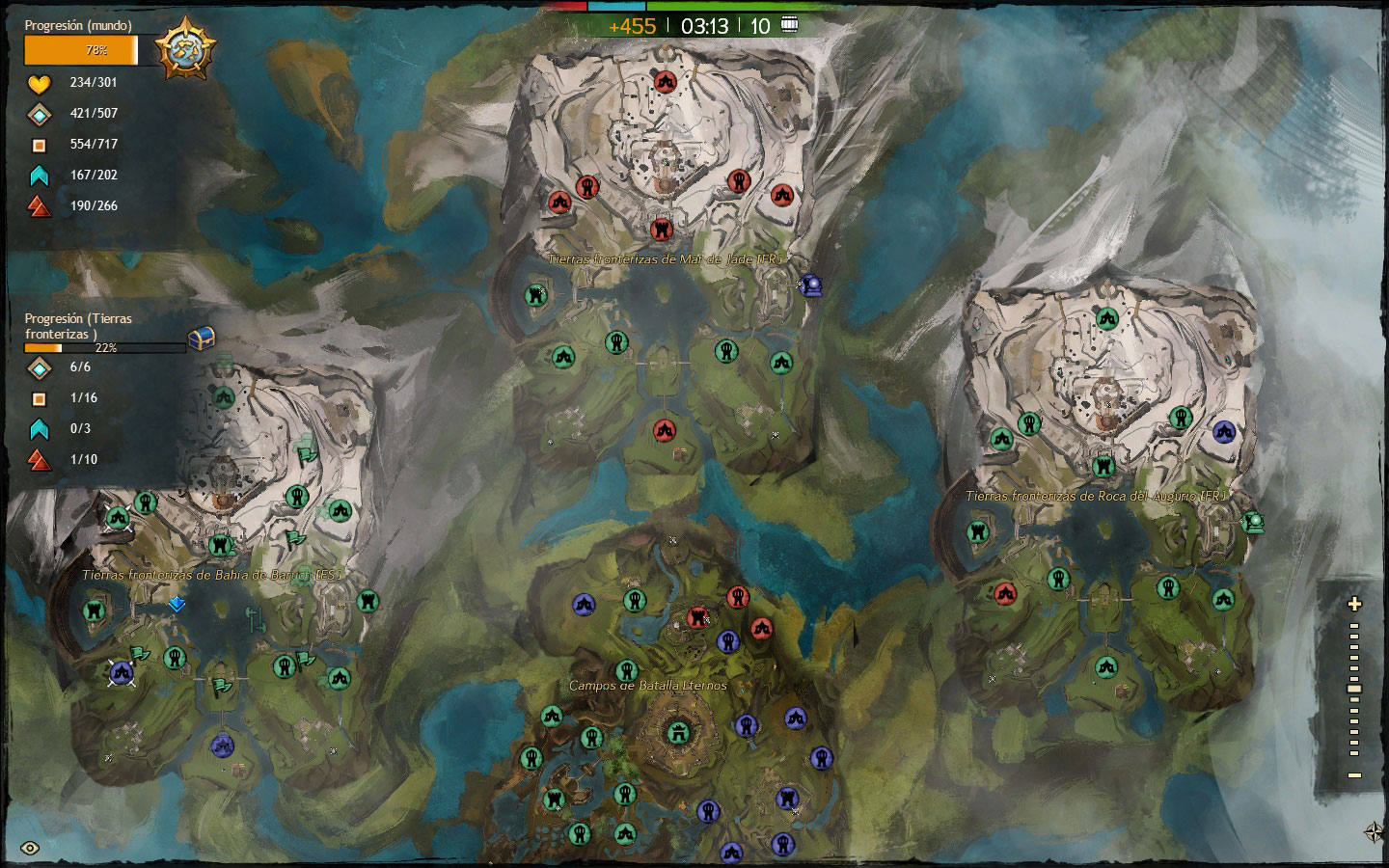The height and width of the screenshot is (868, 1389).
Task: Select the red camp south of Mar de Jade
Action: point(664,430)
